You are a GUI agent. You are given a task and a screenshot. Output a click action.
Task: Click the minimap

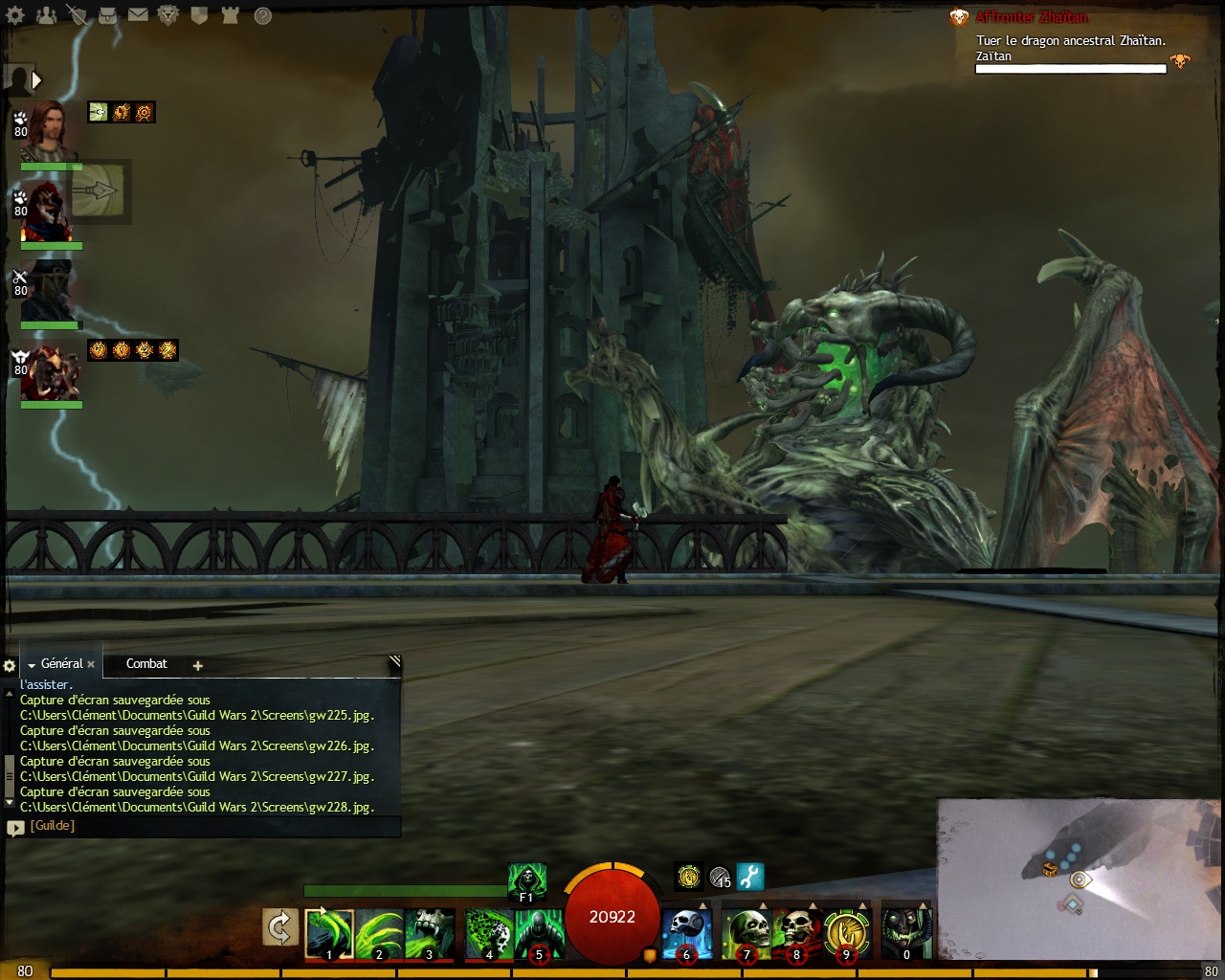[x=1080, y=879]
